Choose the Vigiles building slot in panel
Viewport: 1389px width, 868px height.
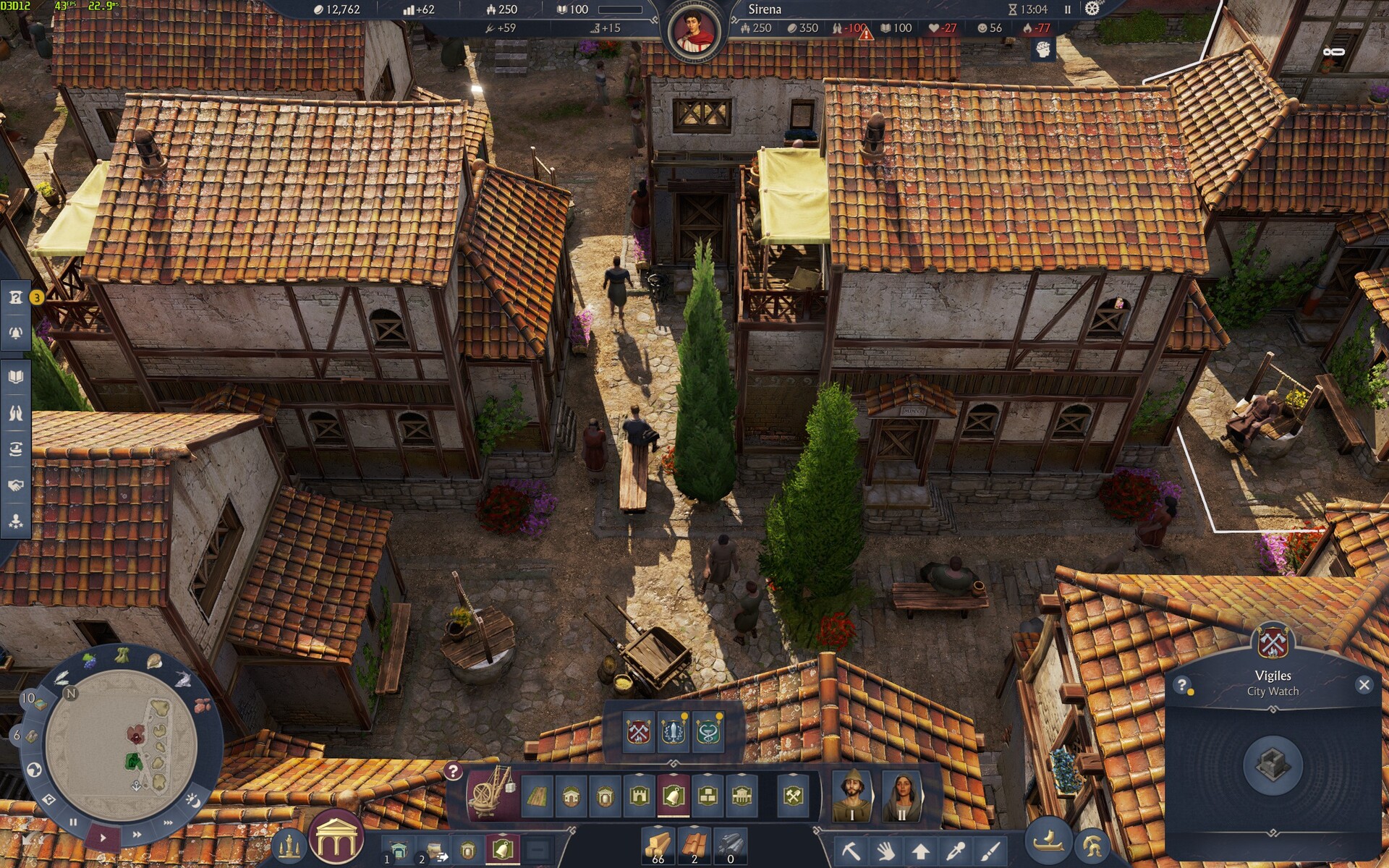pos(1273,764)
